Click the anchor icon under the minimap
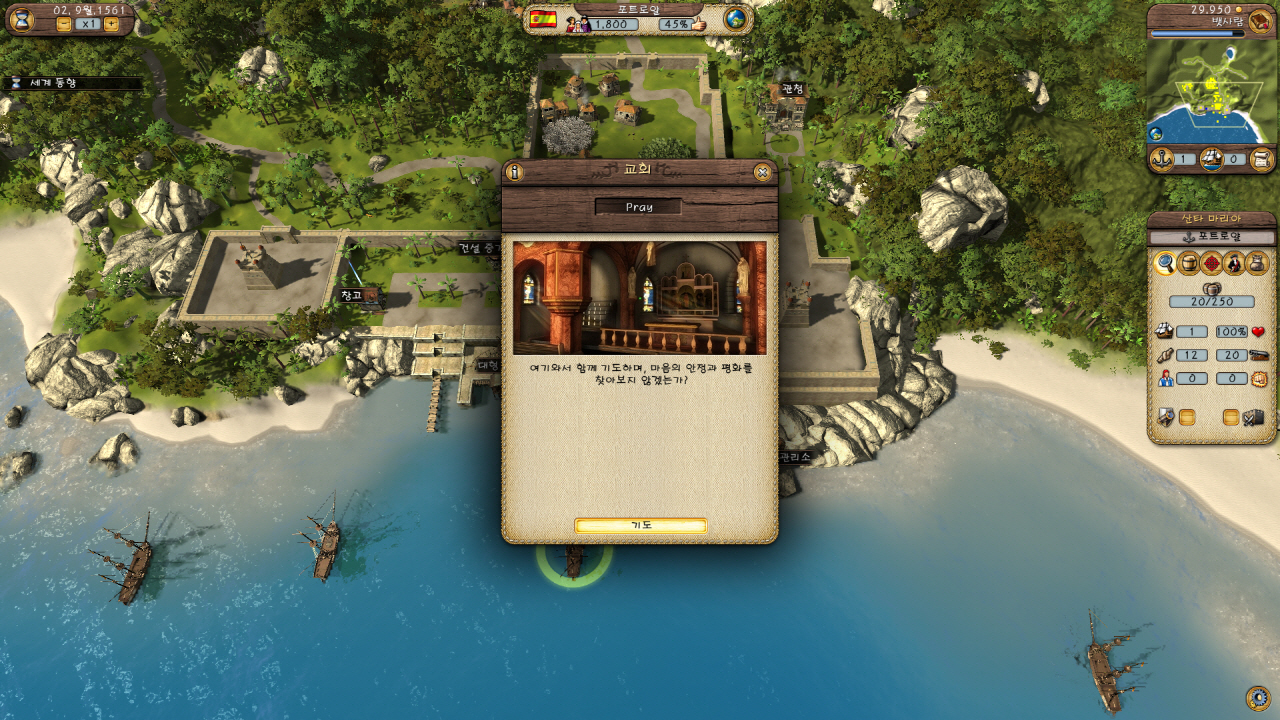Screen dimensions: 1280x720 1162,159
